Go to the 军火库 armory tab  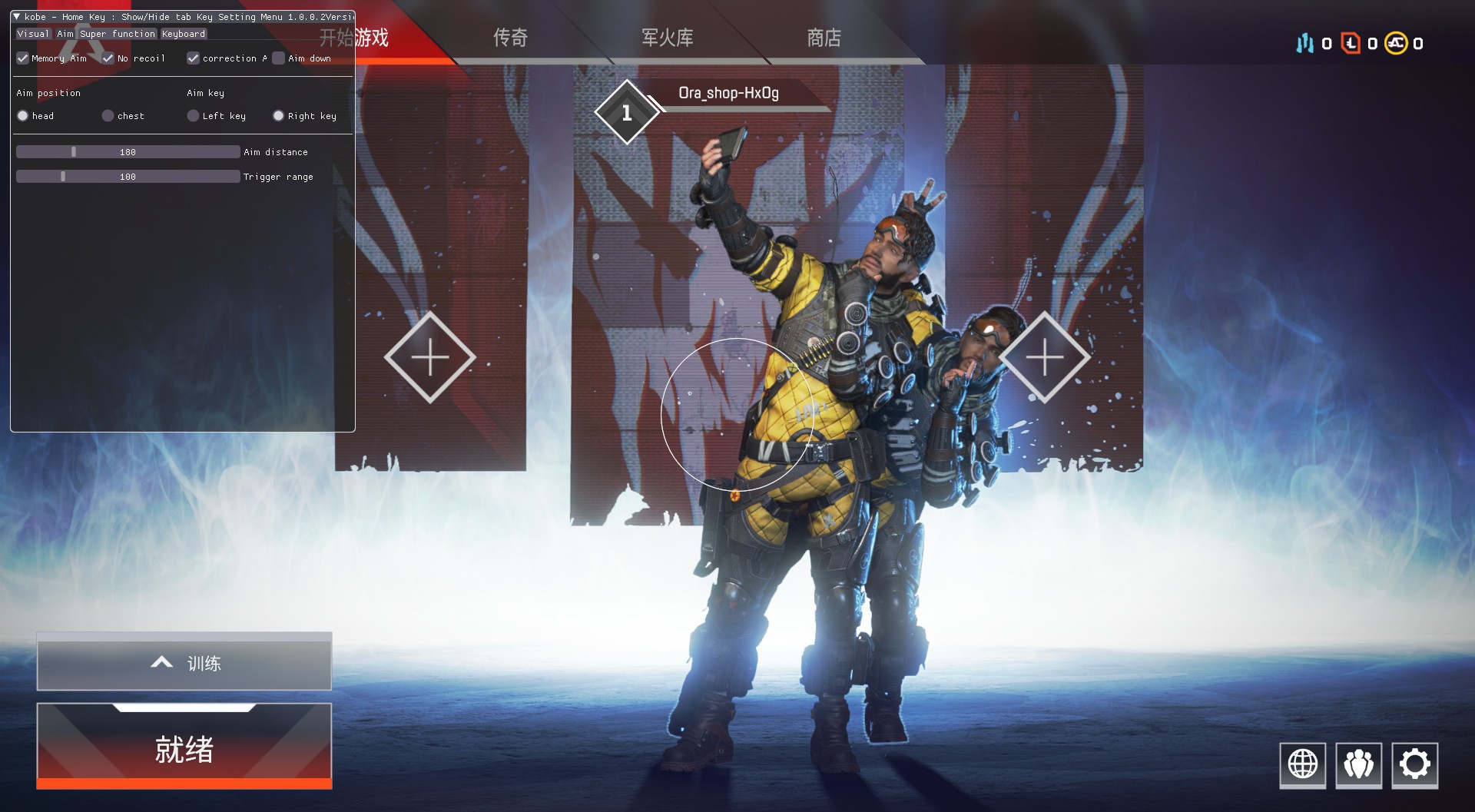[x=667, y=38]
